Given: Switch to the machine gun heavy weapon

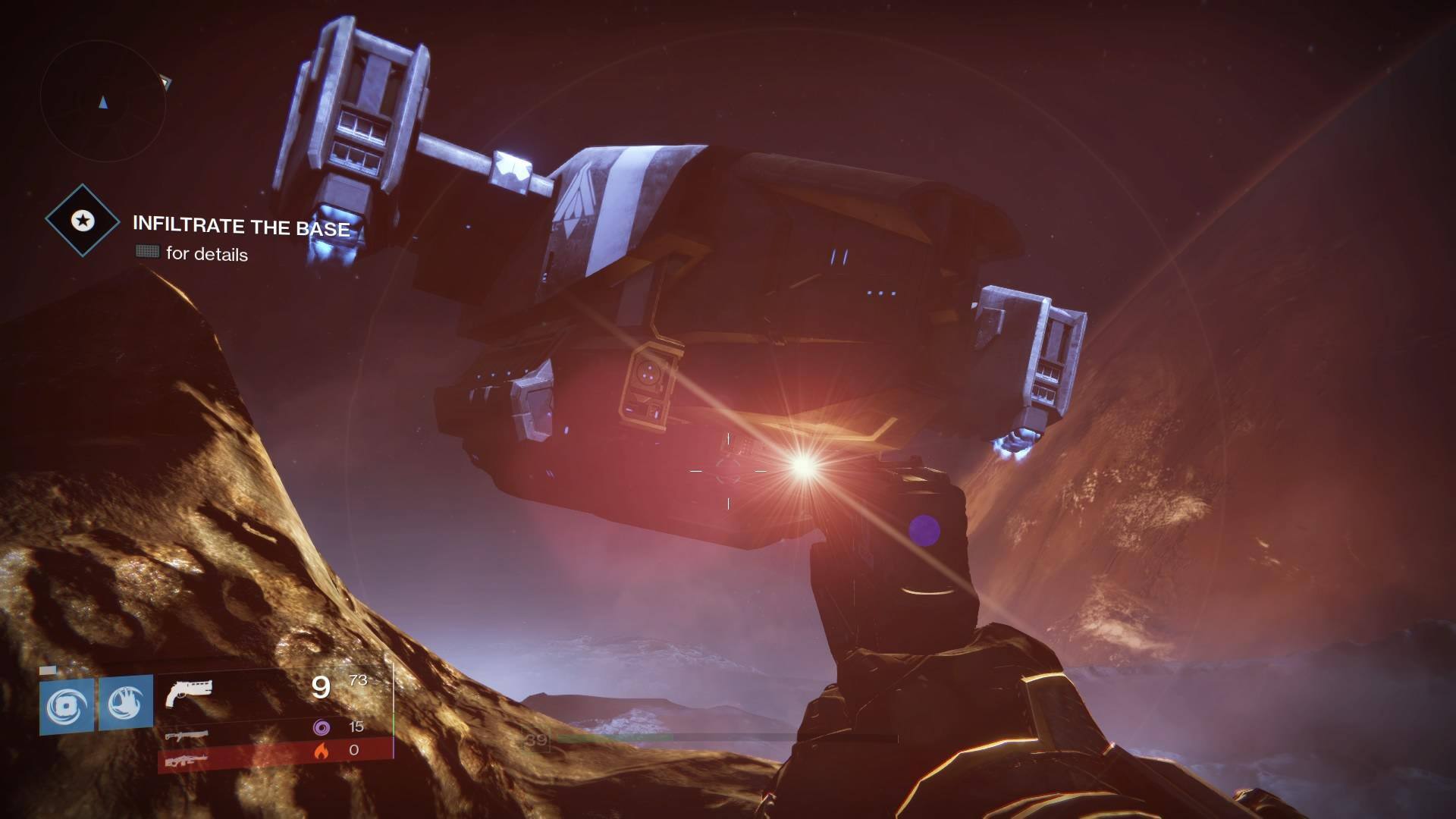Looking at the screenshot, I should pos(185,758).
